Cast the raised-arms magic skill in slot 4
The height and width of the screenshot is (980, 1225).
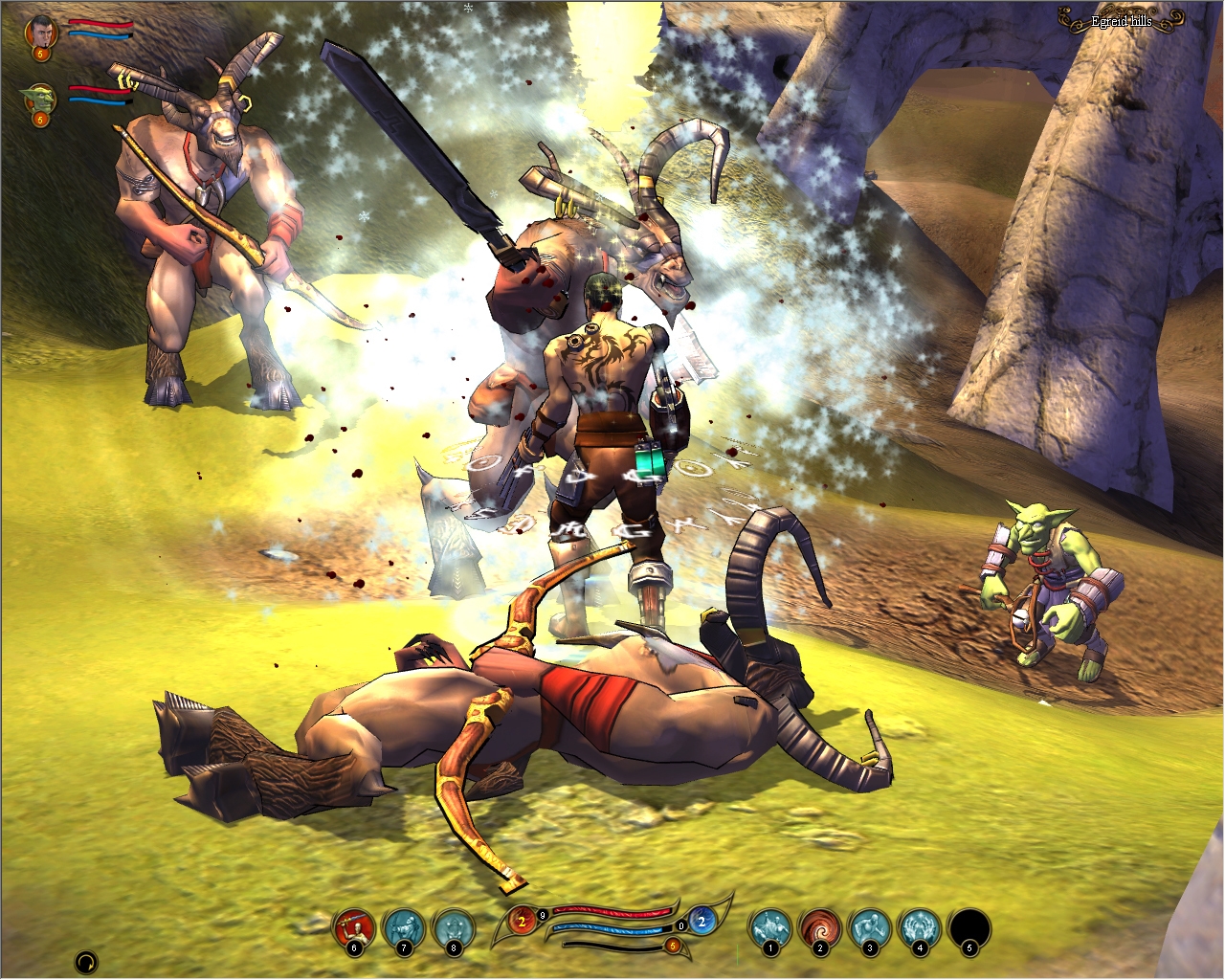919,927
